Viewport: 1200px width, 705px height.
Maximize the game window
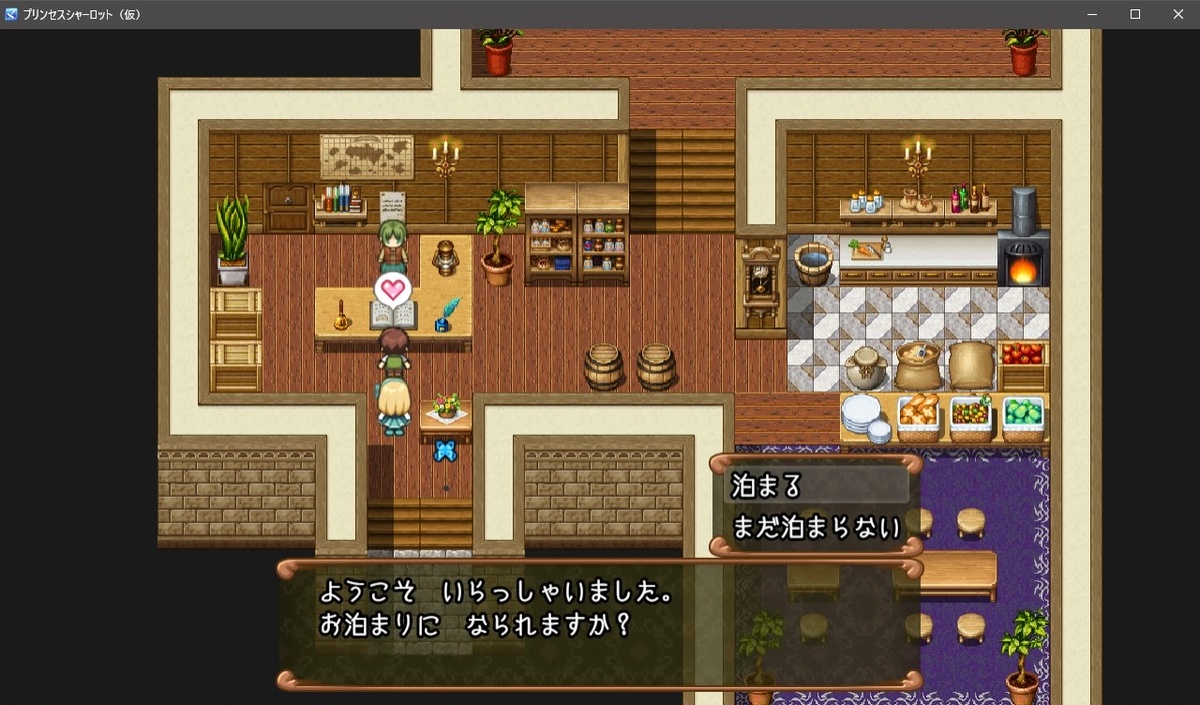point(1135,14)
